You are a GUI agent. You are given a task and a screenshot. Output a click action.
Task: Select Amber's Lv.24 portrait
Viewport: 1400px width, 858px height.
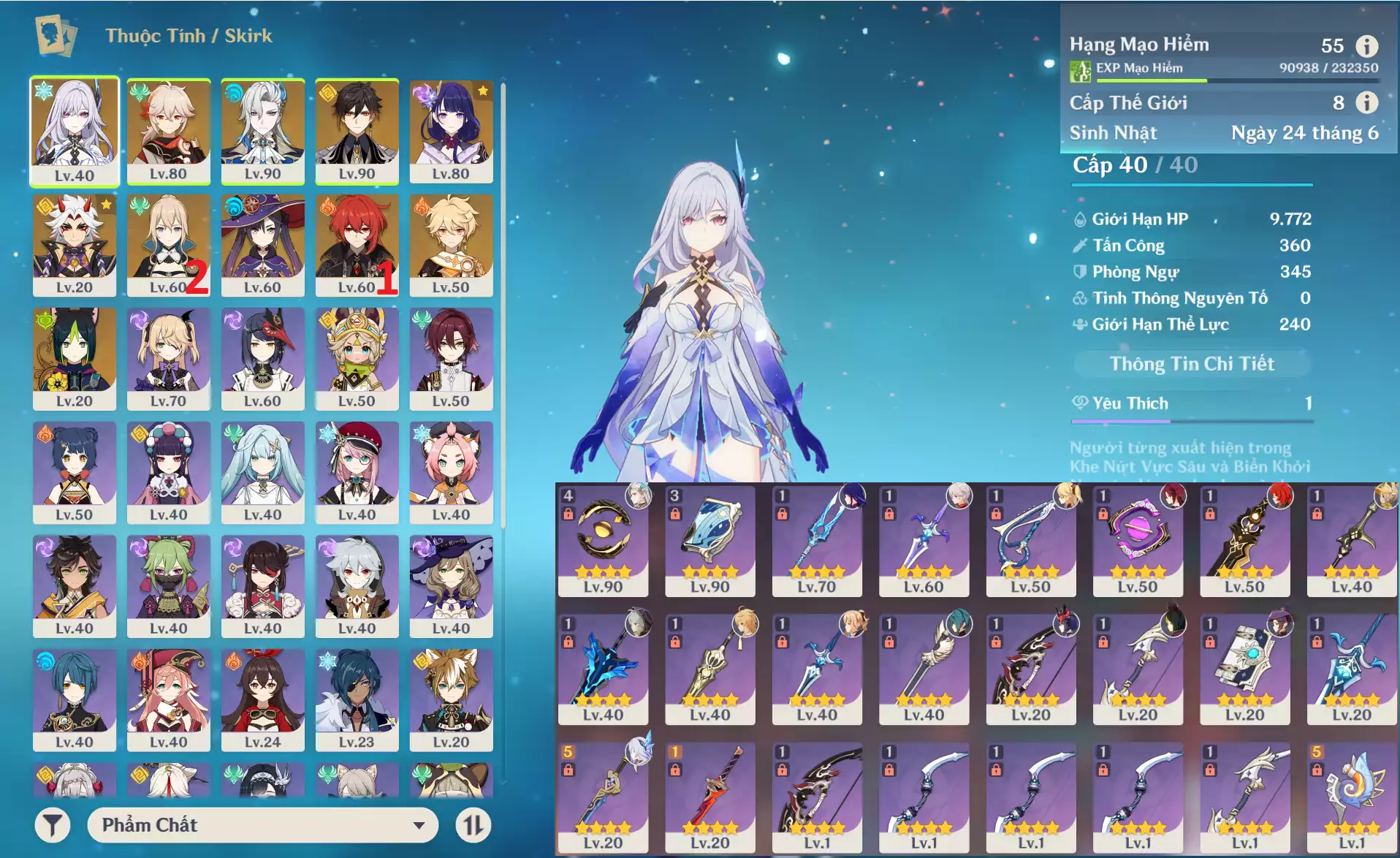[262, 699]
